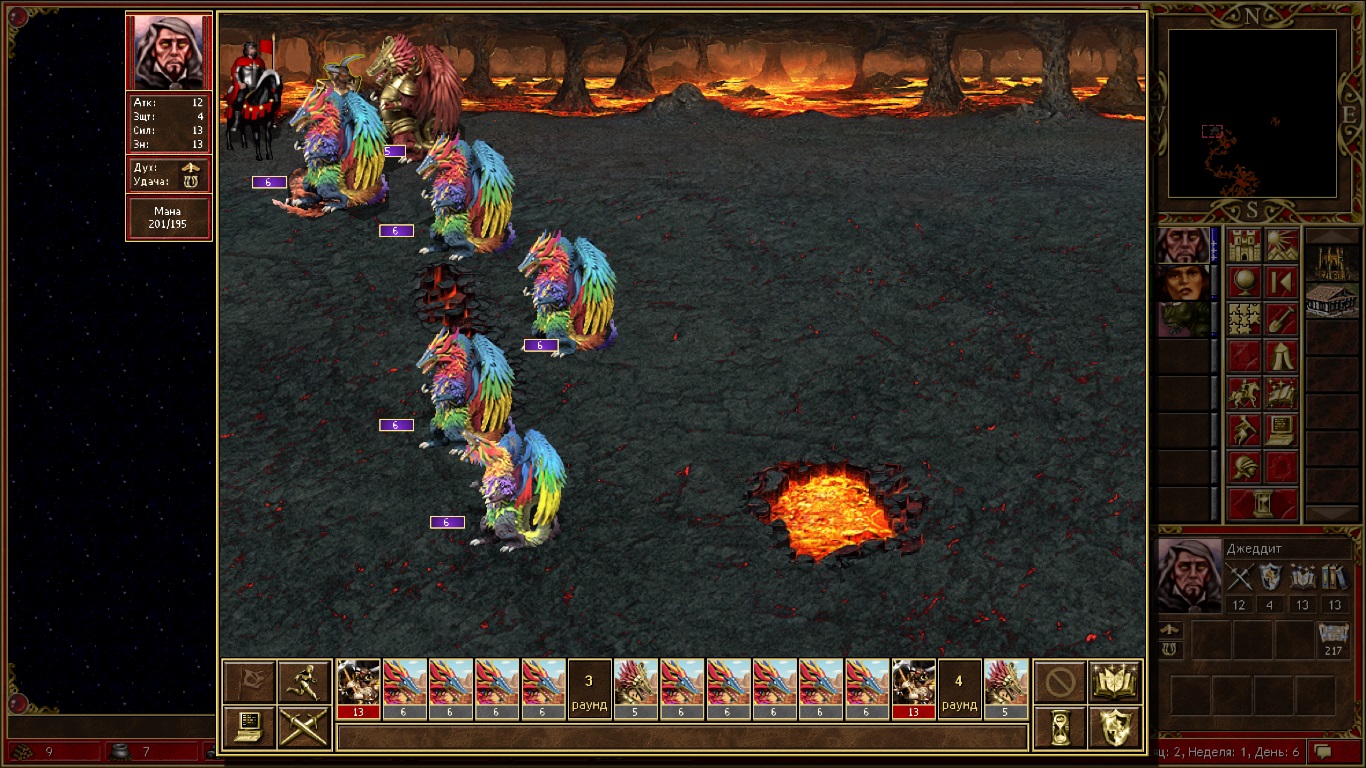Open the spellbook to cast a spell
The image size is (1366, 768).
(x=1115, y=683)
